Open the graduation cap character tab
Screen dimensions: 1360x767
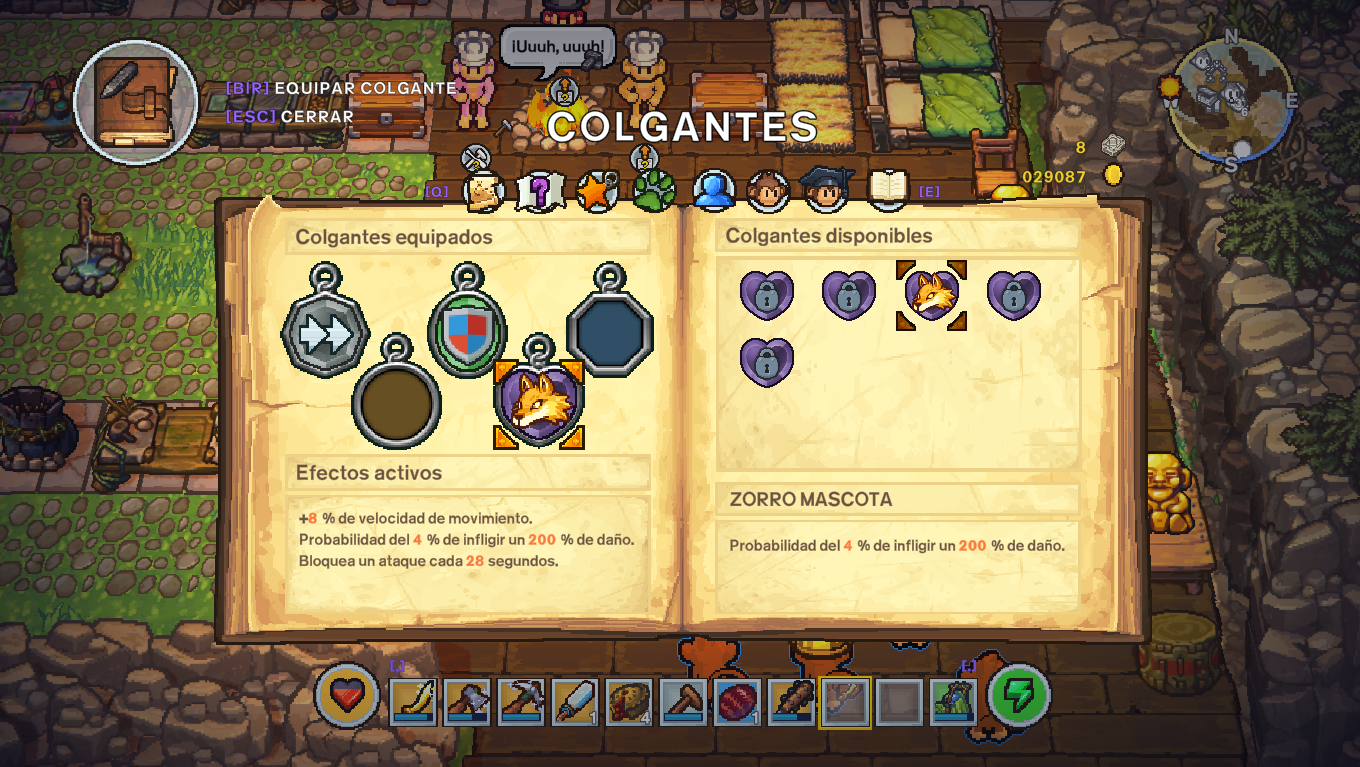click(x=825, y=188)
